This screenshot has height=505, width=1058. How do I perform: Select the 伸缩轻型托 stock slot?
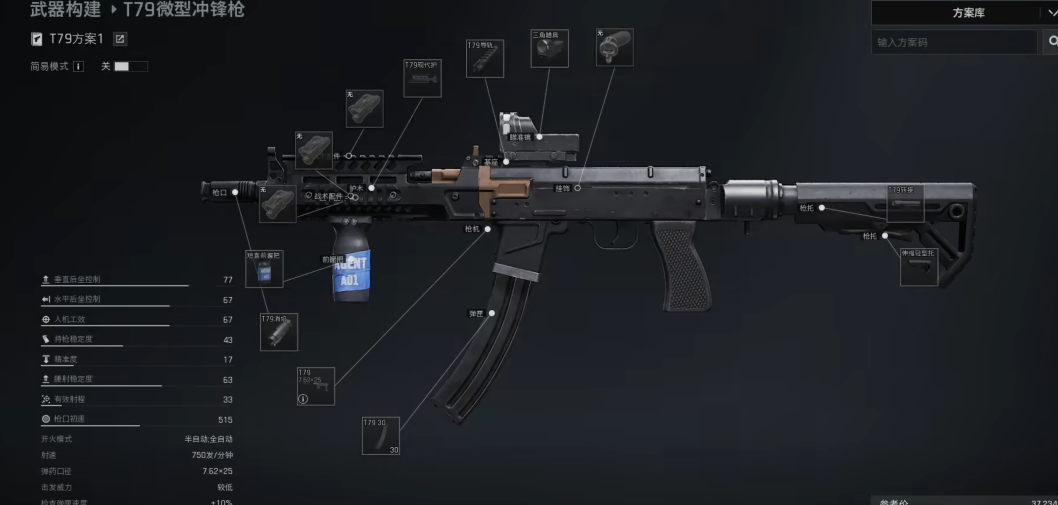click(x=918, y=267)
